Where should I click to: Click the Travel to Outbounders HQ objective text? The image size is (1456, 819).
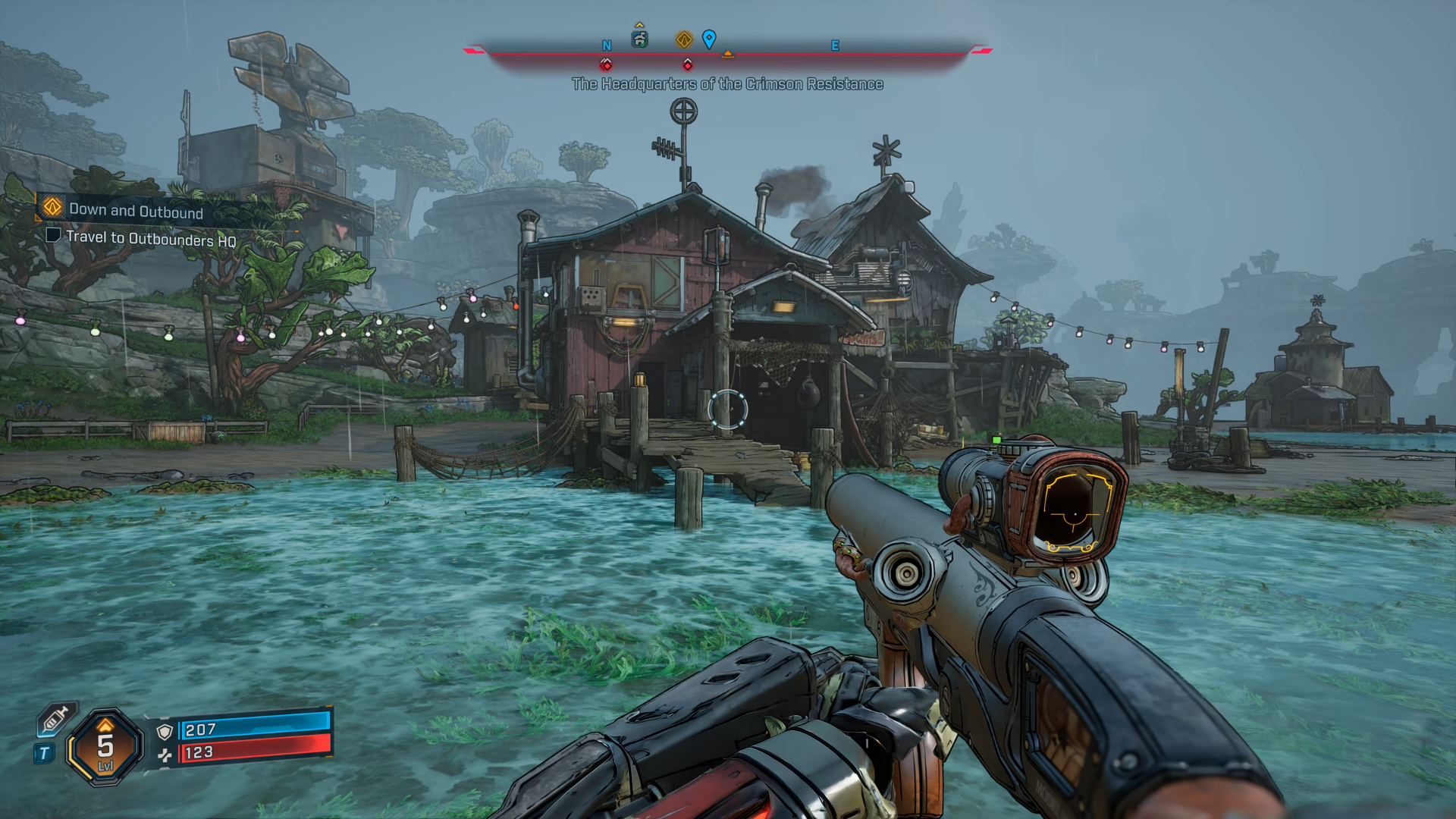click(x=152, y=238)
